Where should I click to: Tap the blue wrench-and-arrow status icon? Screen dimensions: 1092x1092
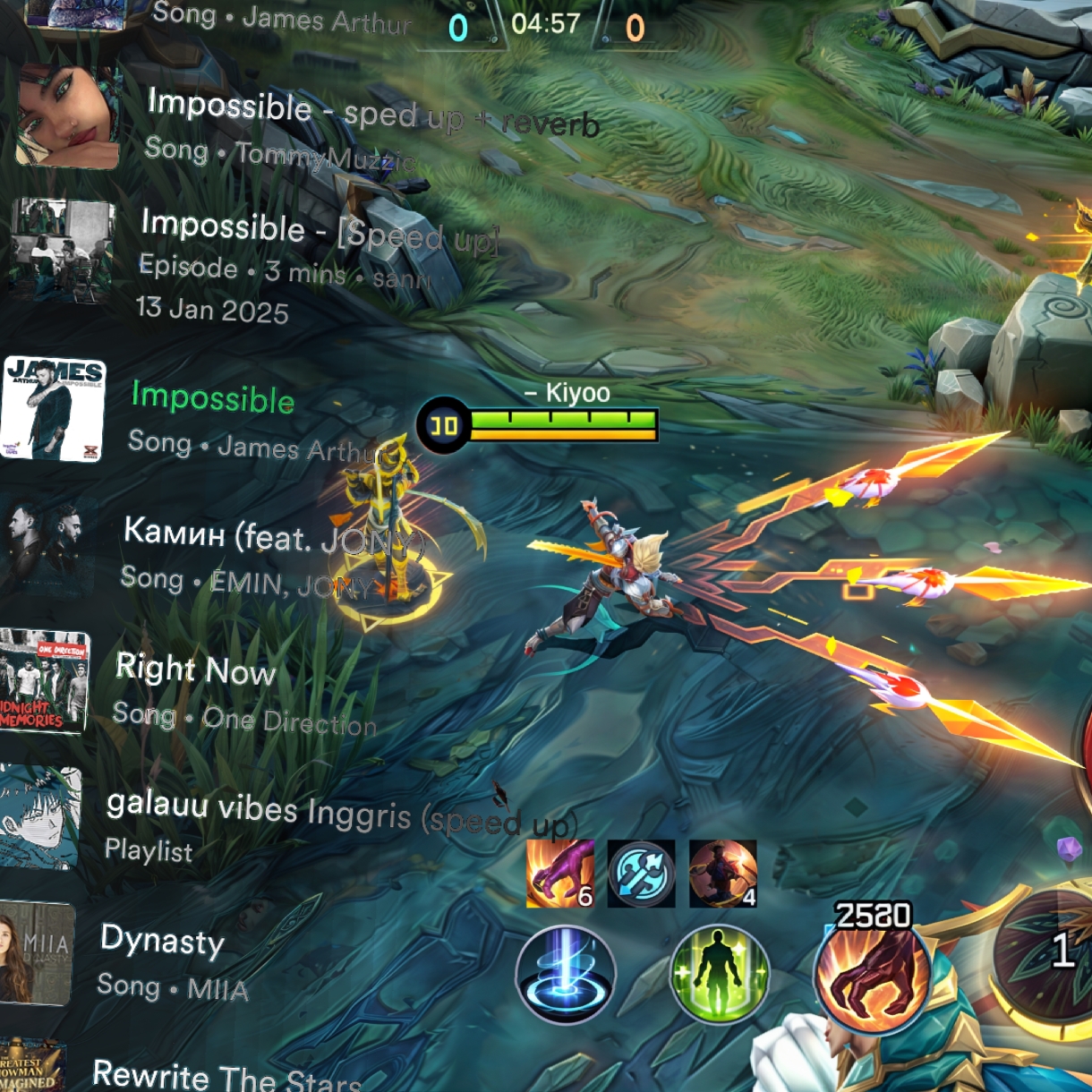641,874
